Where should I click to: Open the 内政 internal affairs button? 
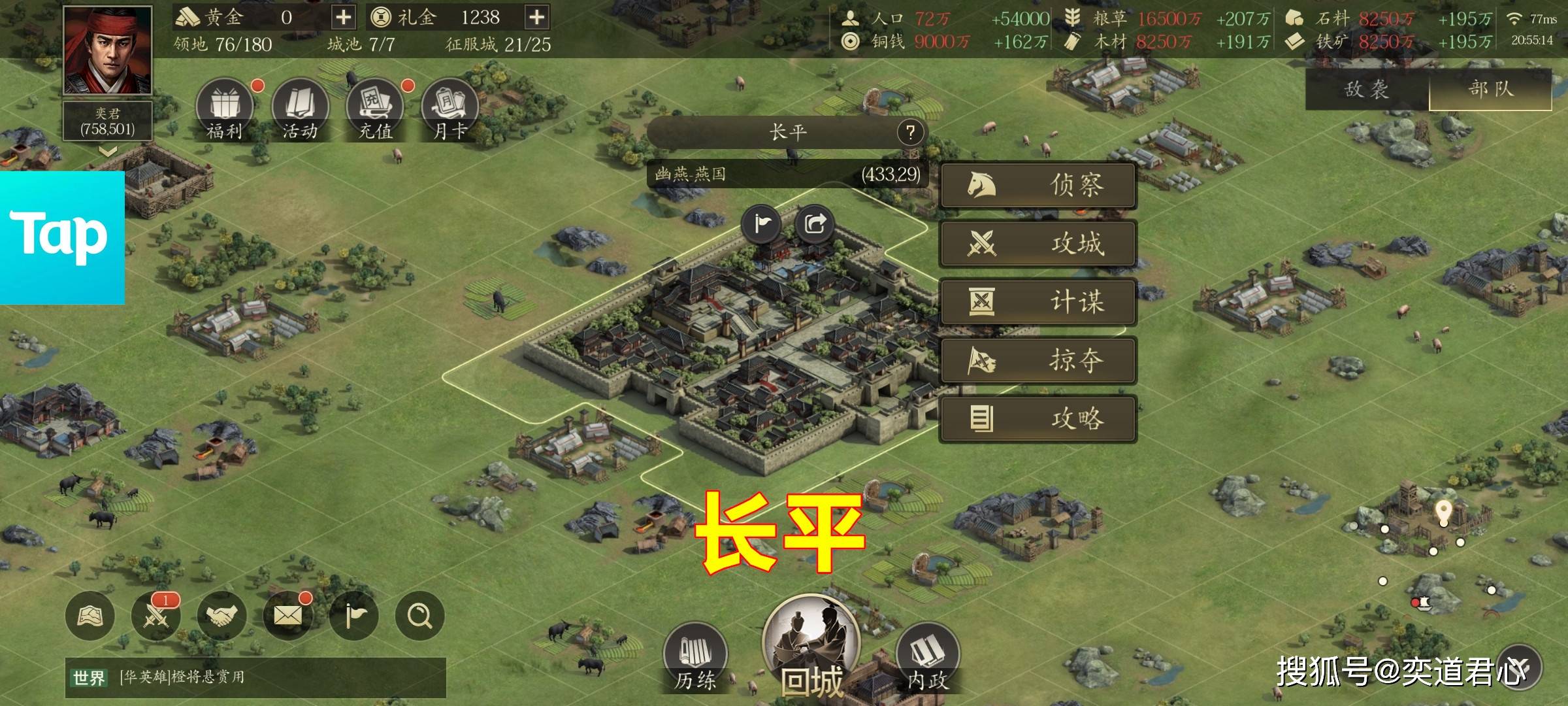click(x=927, y=657)
